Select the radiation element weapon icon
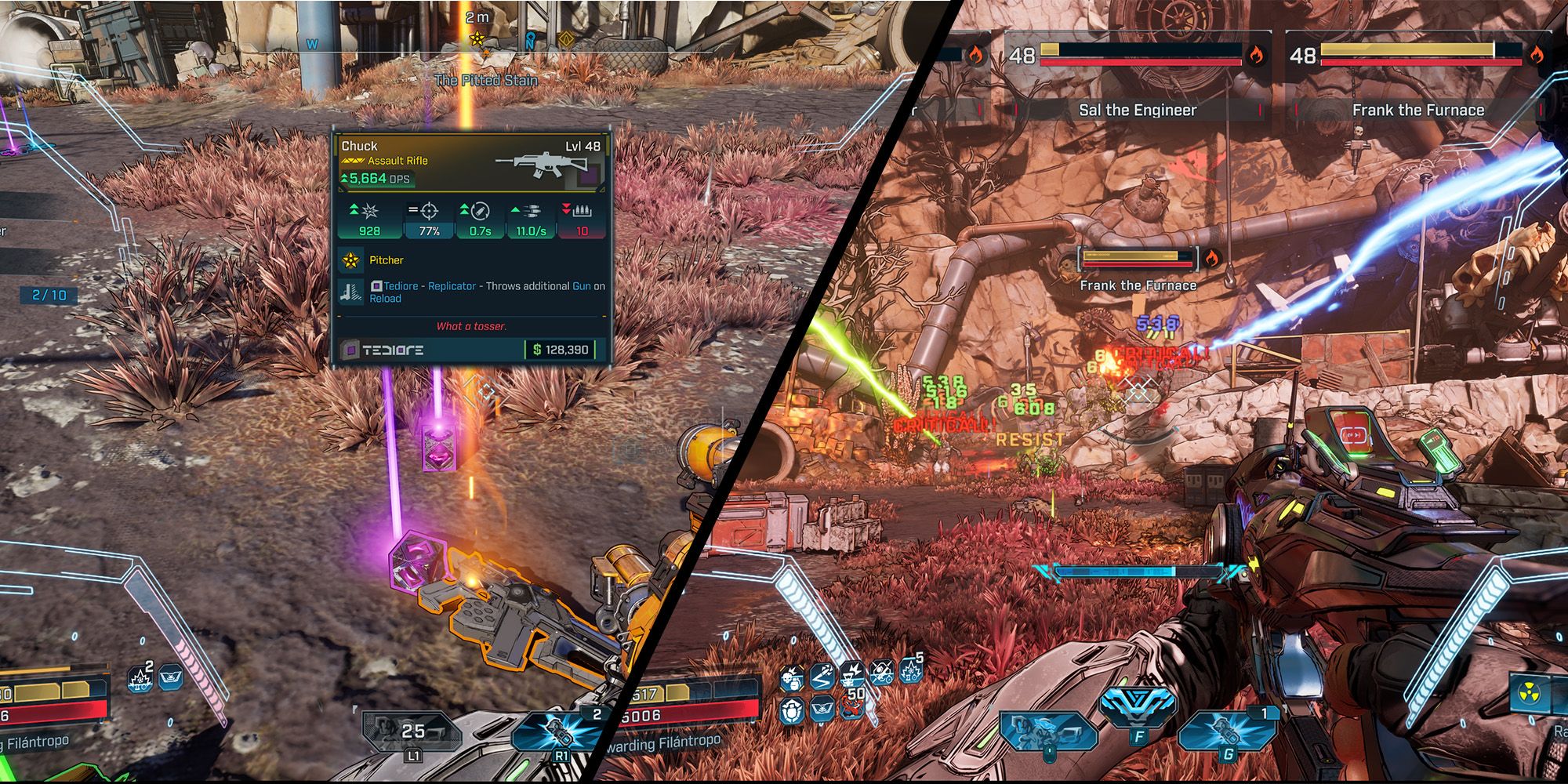 (x=1531, y=695)
